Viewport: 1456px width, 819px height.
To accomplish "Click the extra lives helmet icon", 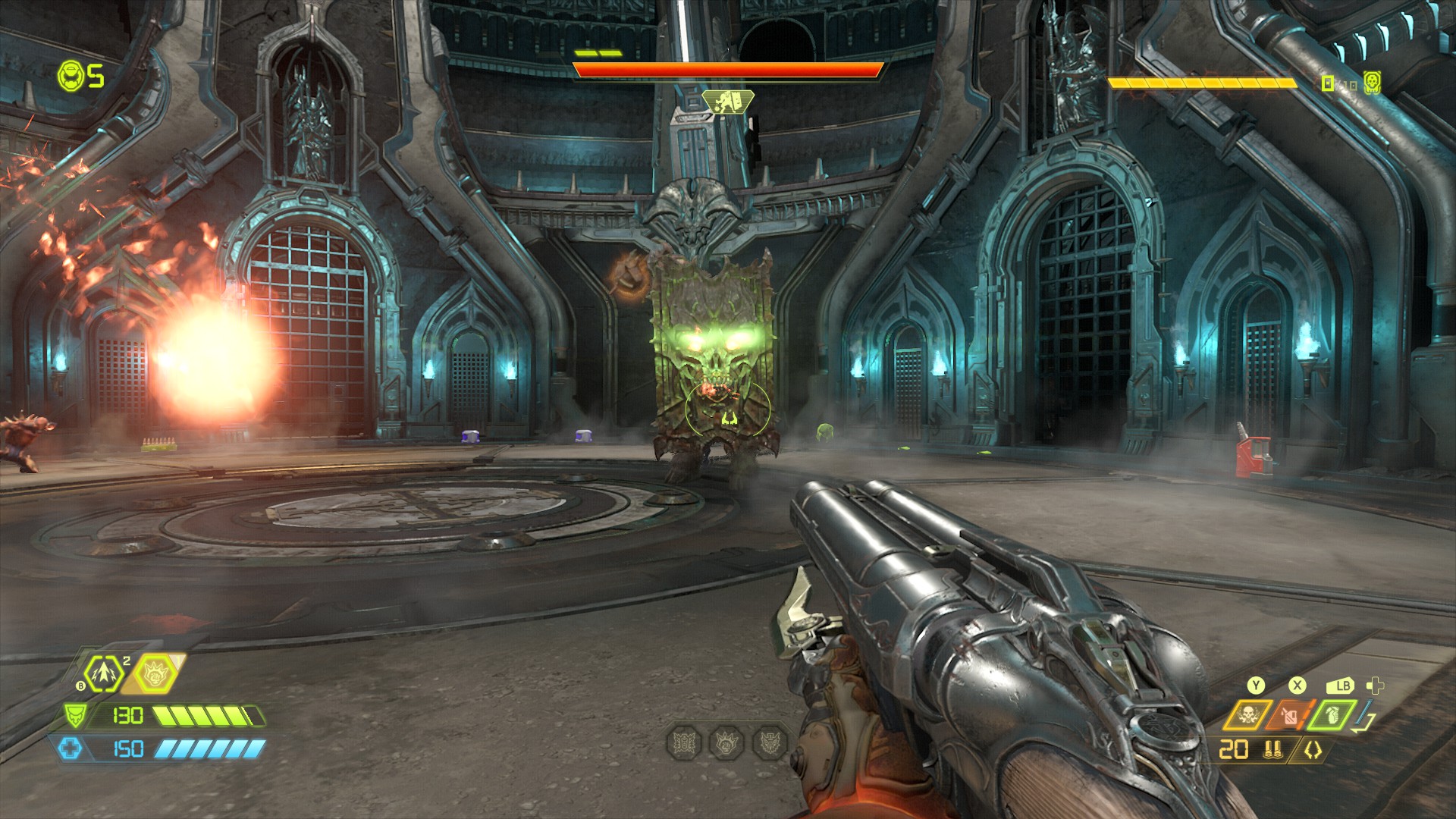I will (x=71, y=76).
